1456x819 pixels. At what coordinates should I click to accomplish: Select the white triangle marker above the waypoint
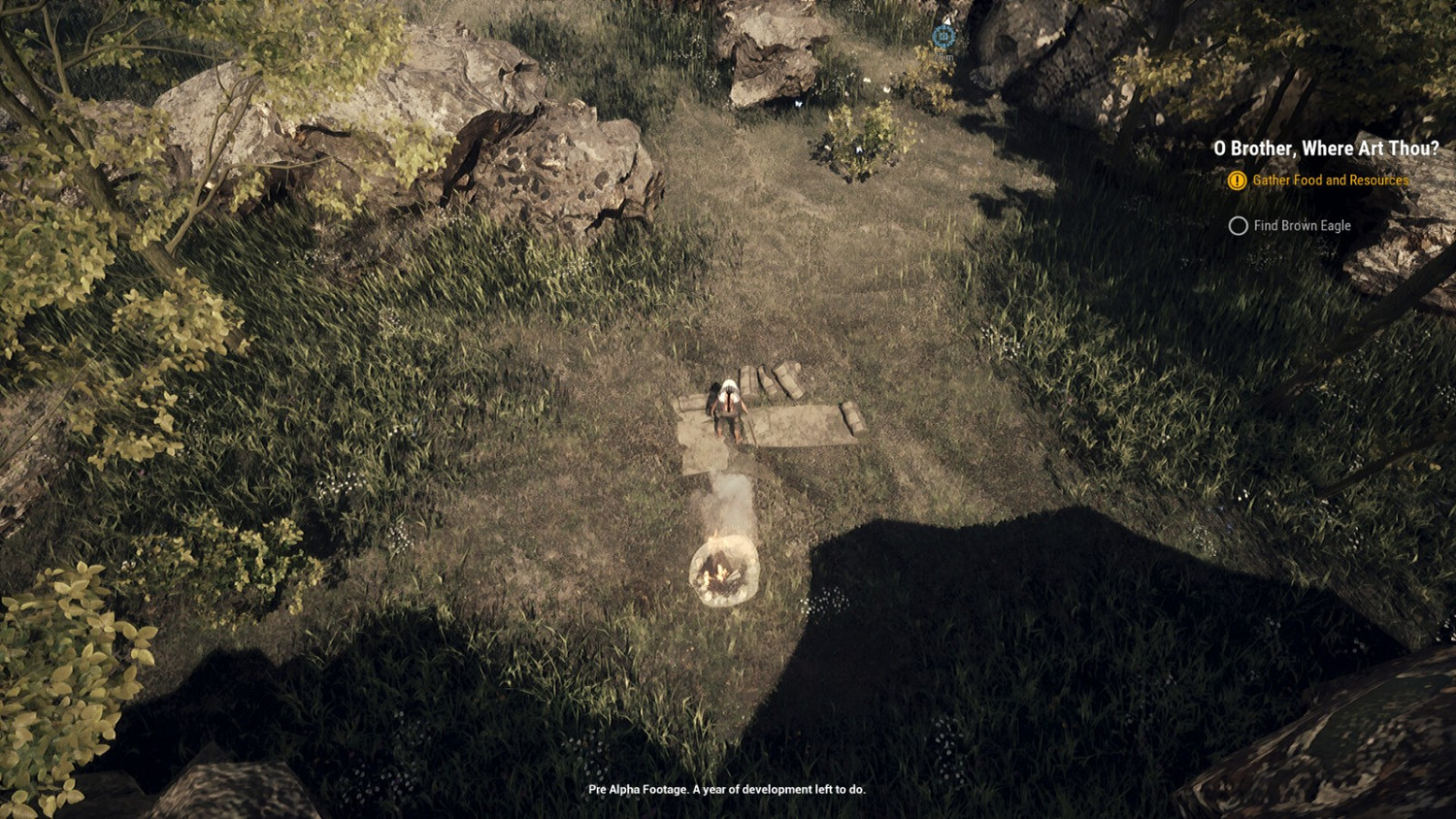click(948, 21)
